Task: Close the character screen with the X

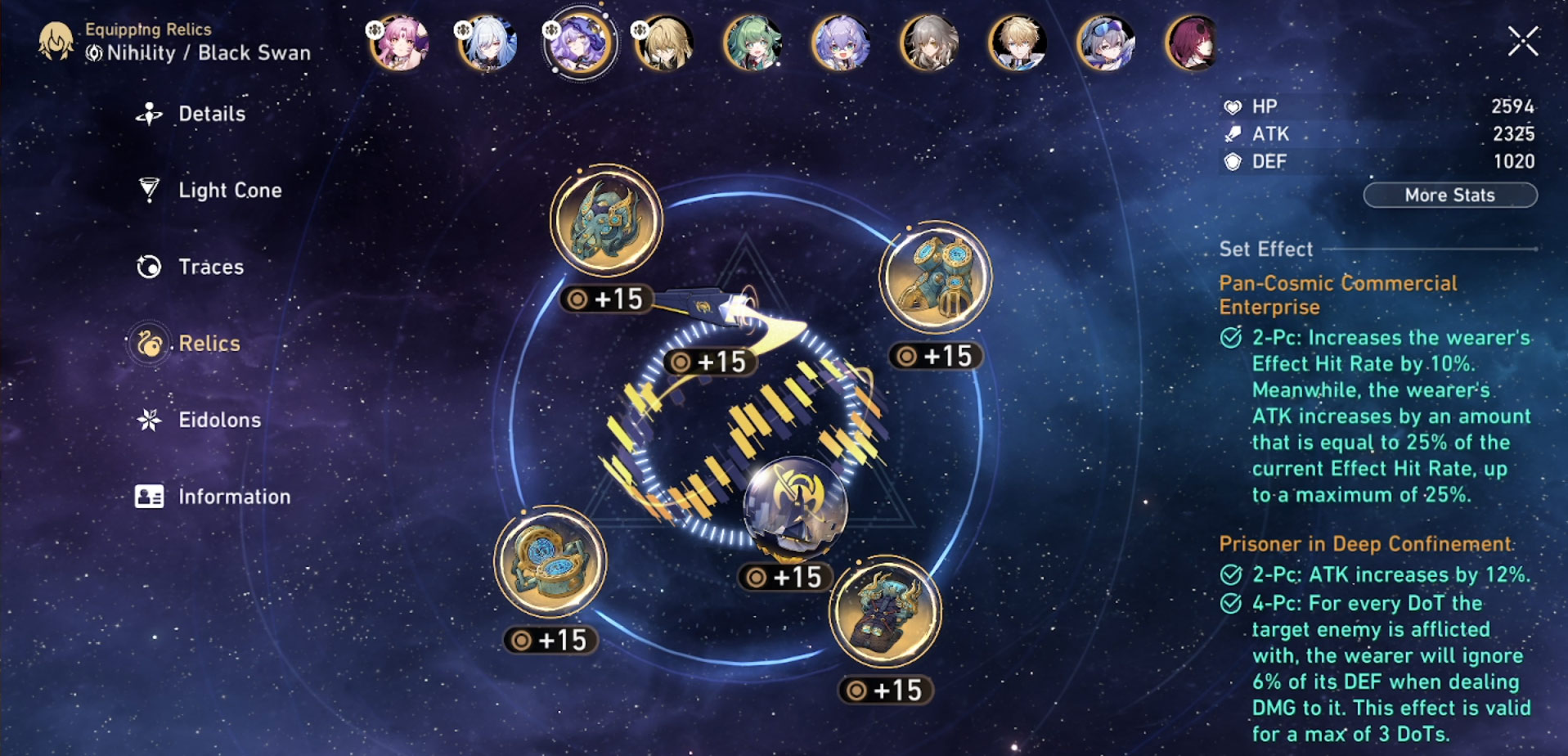Action: pos(1523,41)
